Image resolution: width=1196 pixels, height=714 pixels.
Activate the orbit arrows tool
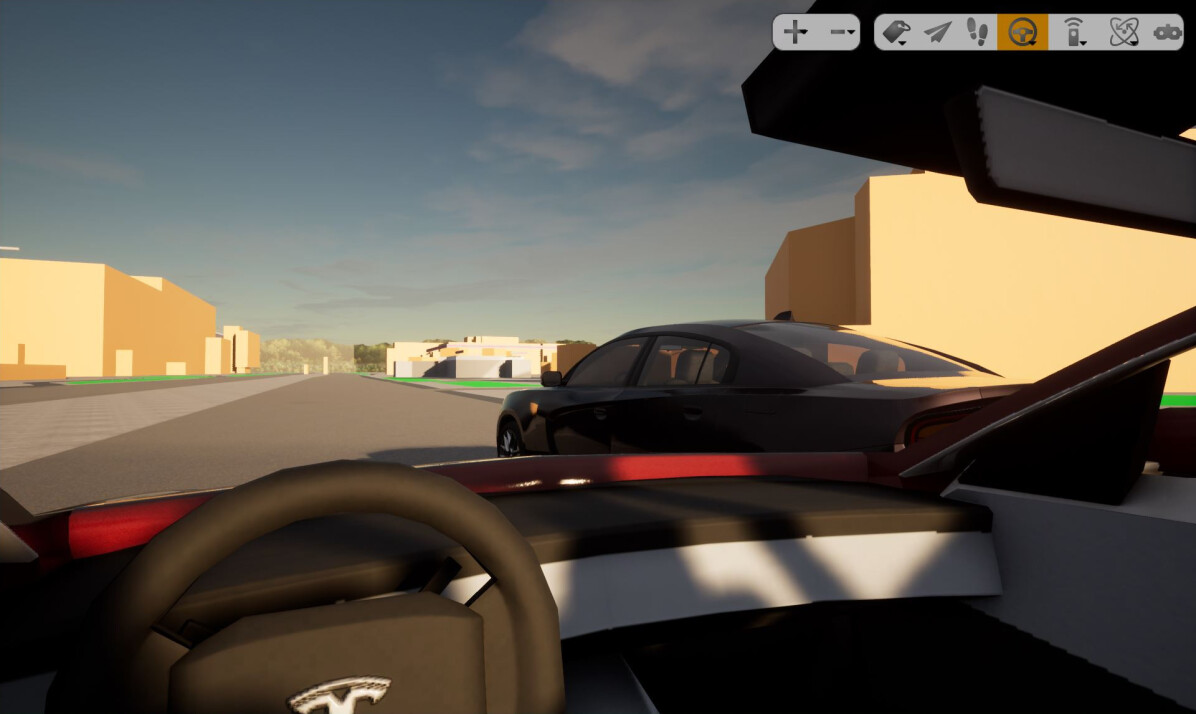tap(1124, 32)
